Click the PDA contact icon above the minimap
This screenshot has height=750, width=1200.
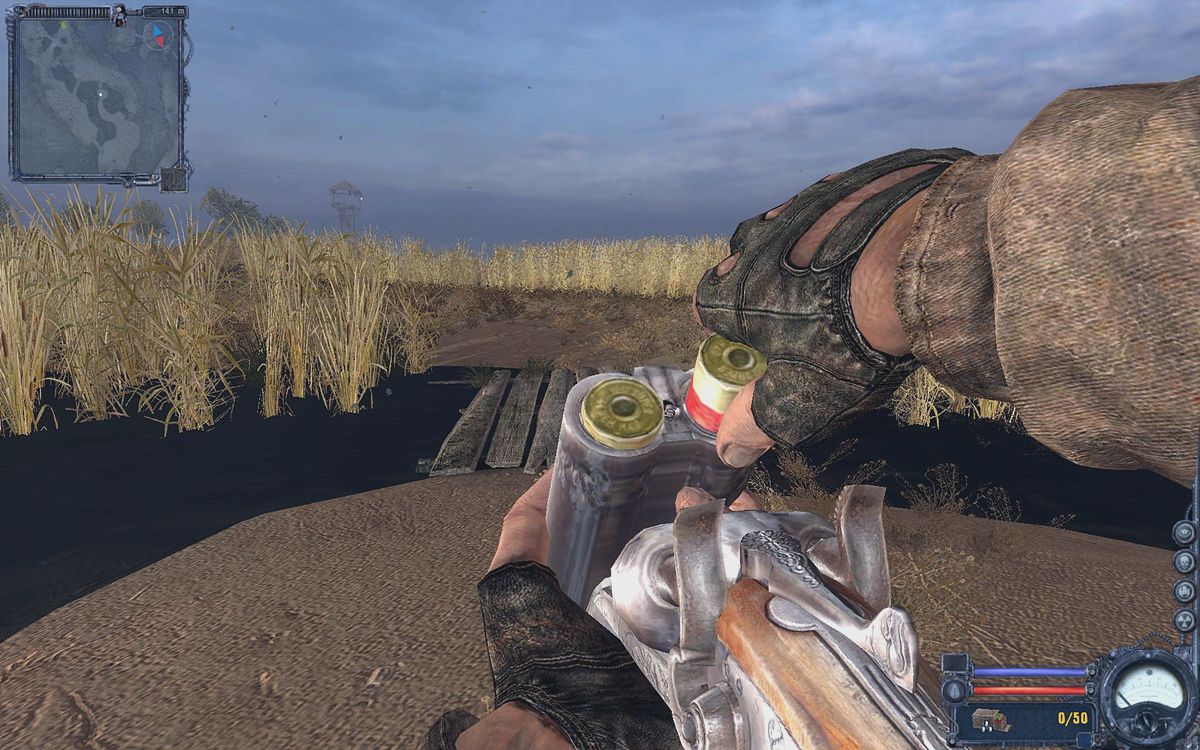point(119,14)
